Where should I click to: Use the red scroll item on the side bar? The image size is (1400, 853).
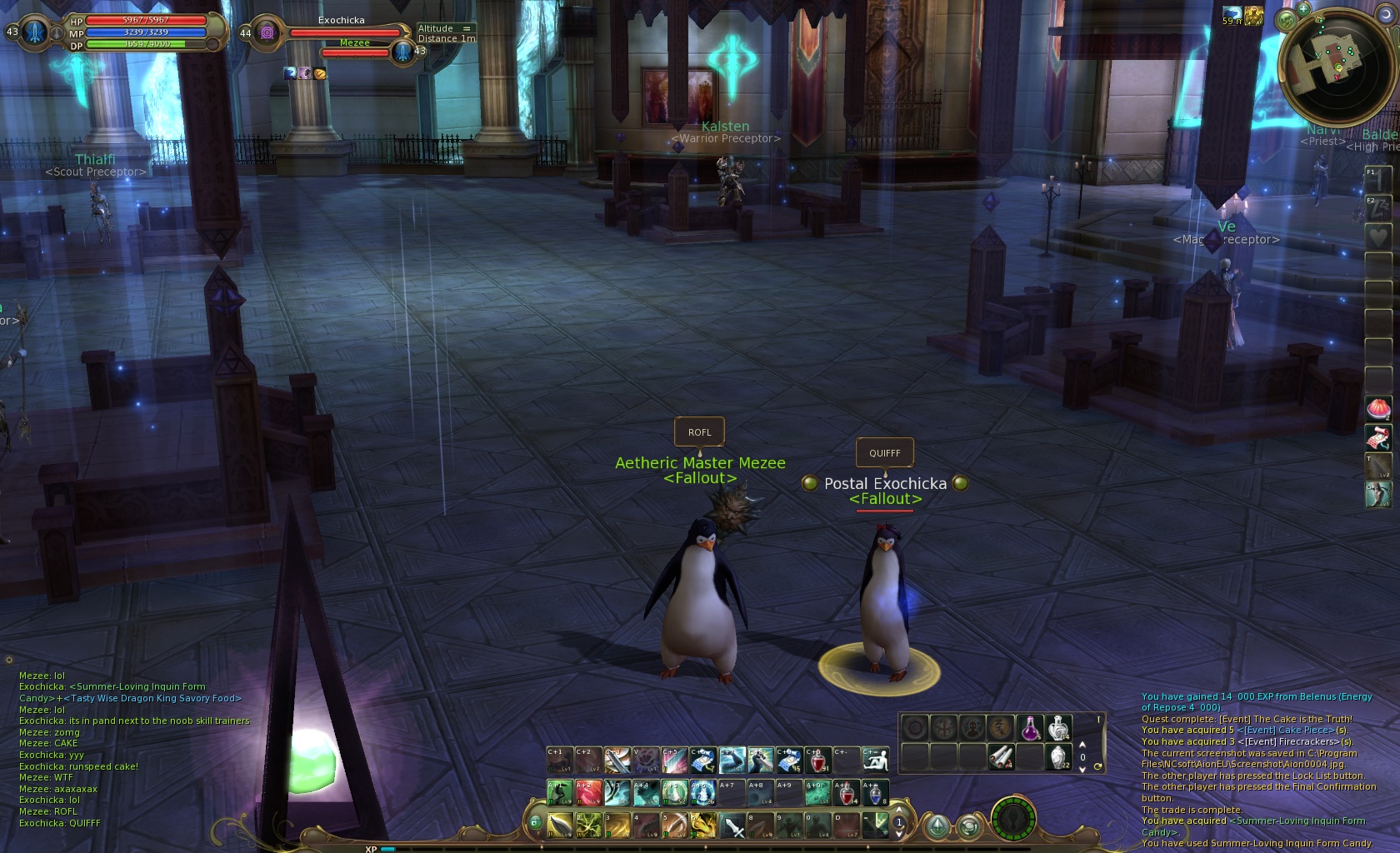point(1377,437)
